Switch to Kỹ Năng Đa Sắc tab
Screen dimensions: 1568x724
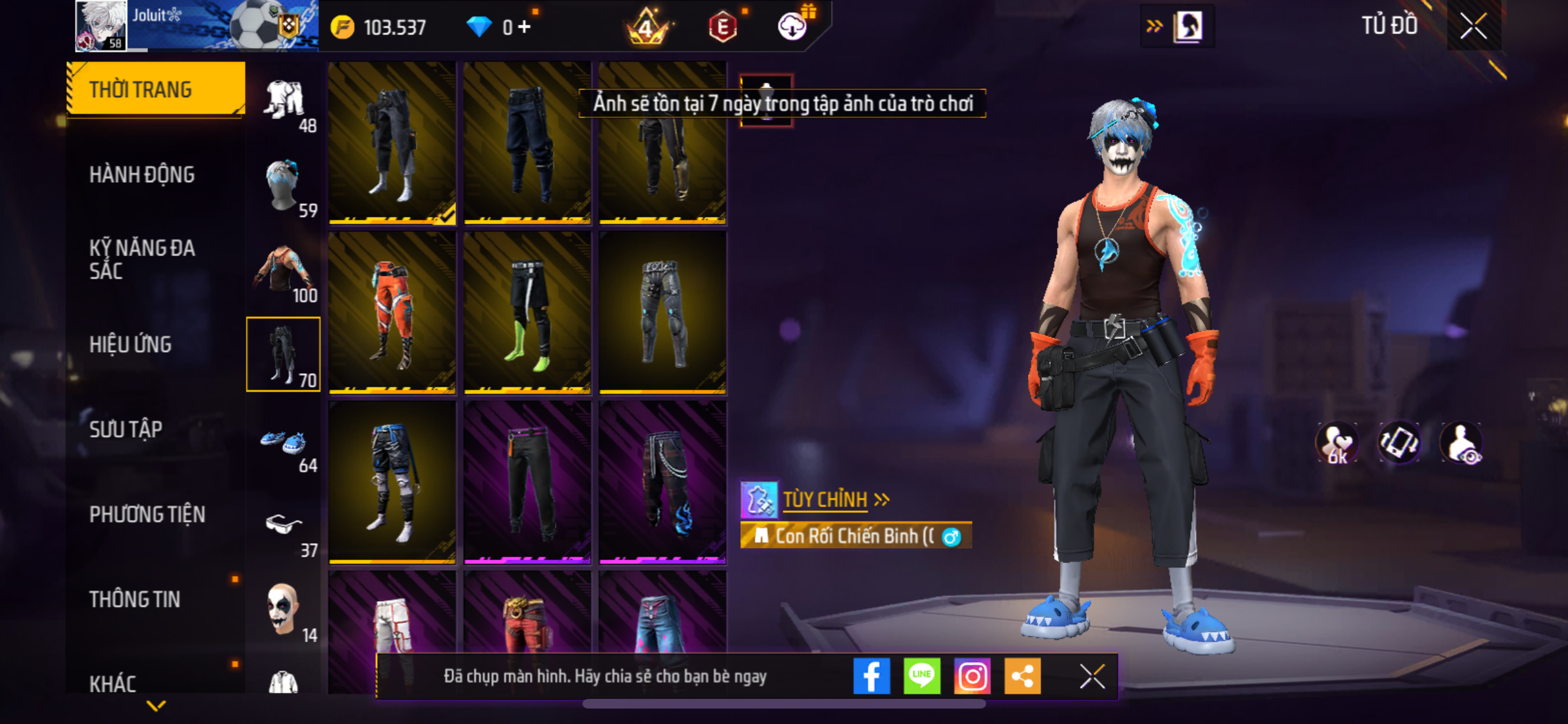point(142,259)
